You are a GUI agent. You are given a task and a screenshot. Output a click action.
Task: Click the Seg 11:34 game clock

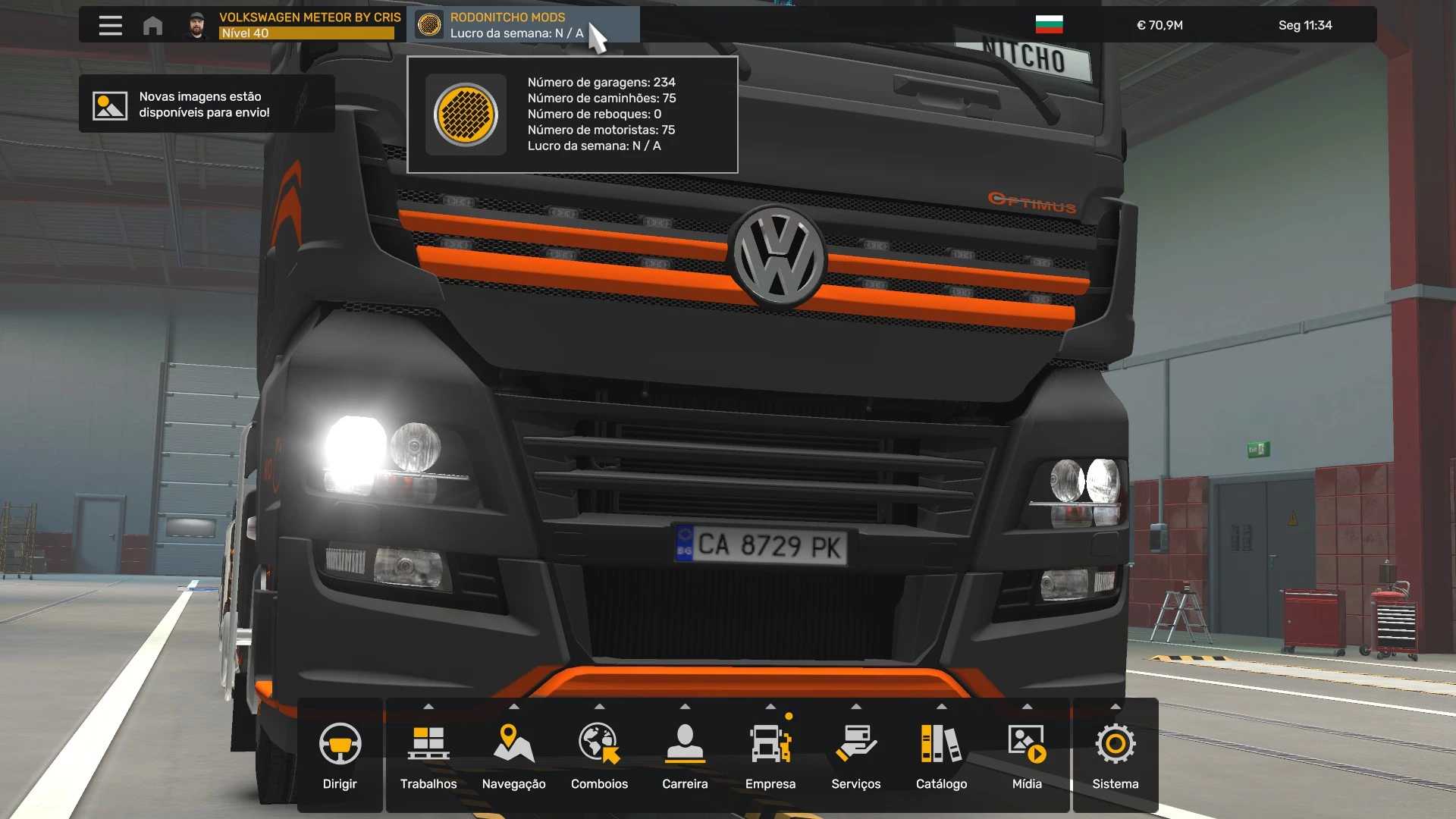1305,25
